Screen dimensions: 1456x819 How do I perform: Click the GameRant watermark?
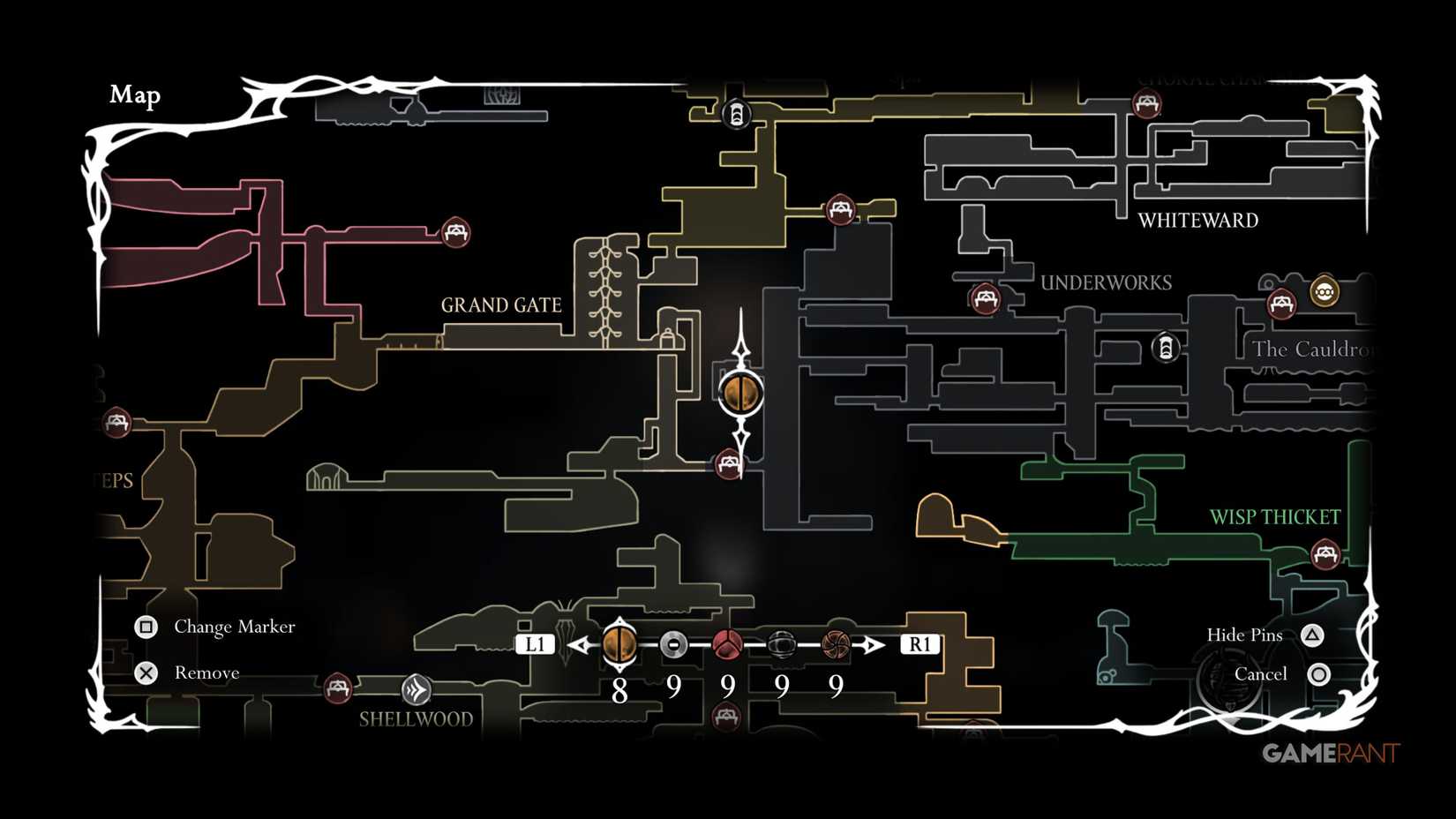[x=1331, y=754]
